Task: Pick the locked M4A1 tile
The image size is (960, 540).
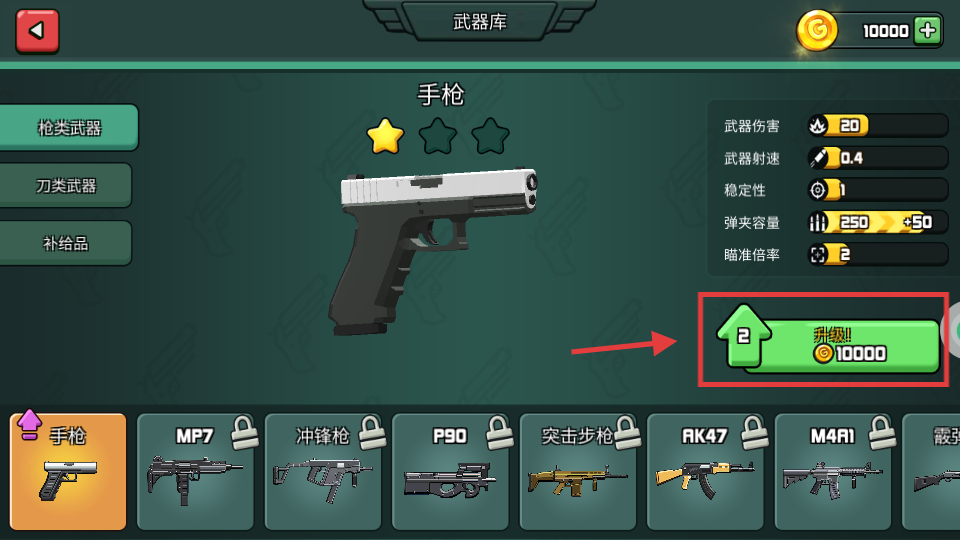Action: coord(834,471)
